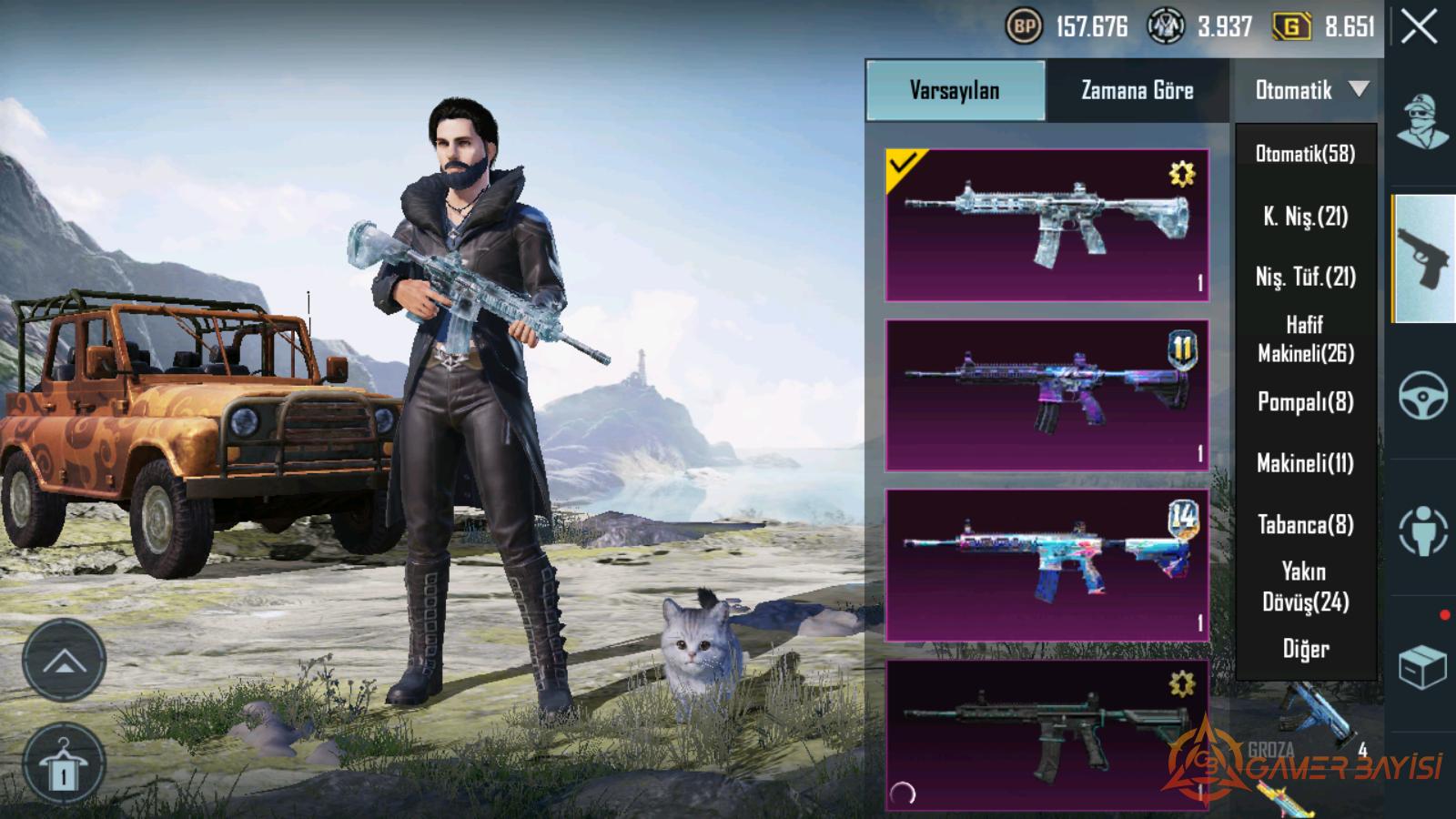Image resolution: width=1456 pixels, height=819 pixels.
Task: Choose the Makineli(11) category
Action: point(1305,463)
